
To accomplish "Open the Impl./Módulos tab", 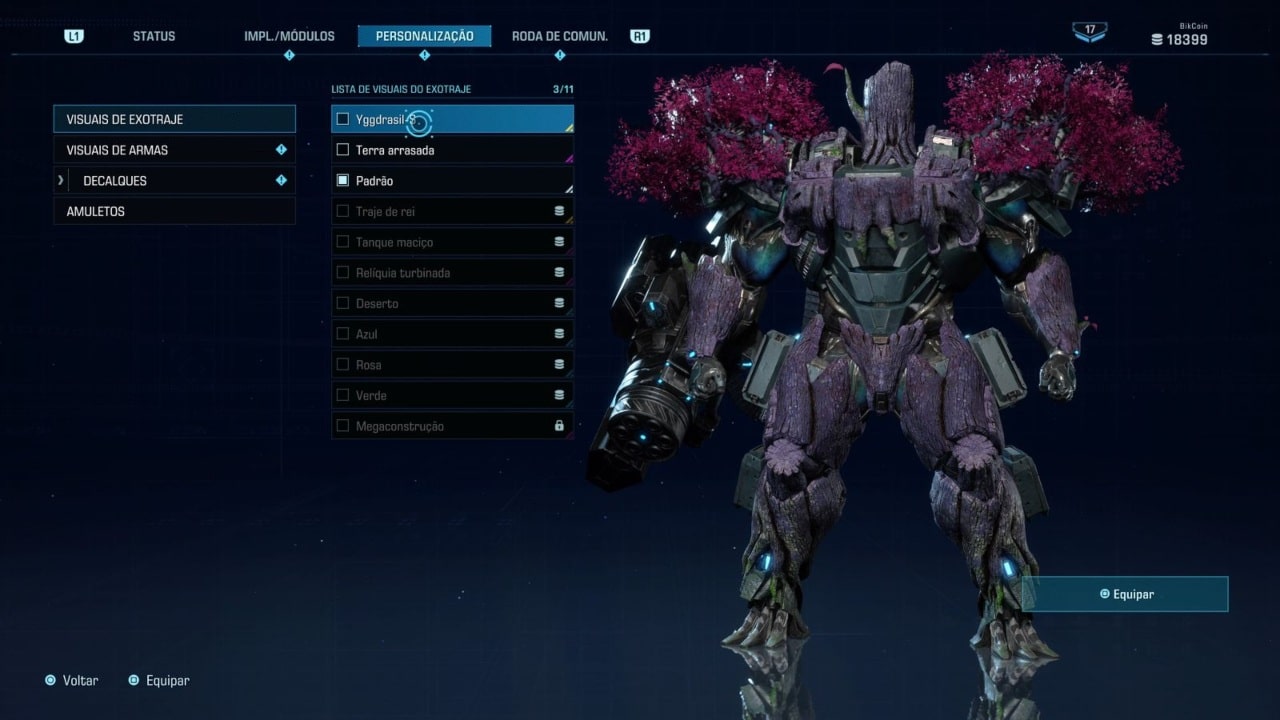I will [289, 36].
